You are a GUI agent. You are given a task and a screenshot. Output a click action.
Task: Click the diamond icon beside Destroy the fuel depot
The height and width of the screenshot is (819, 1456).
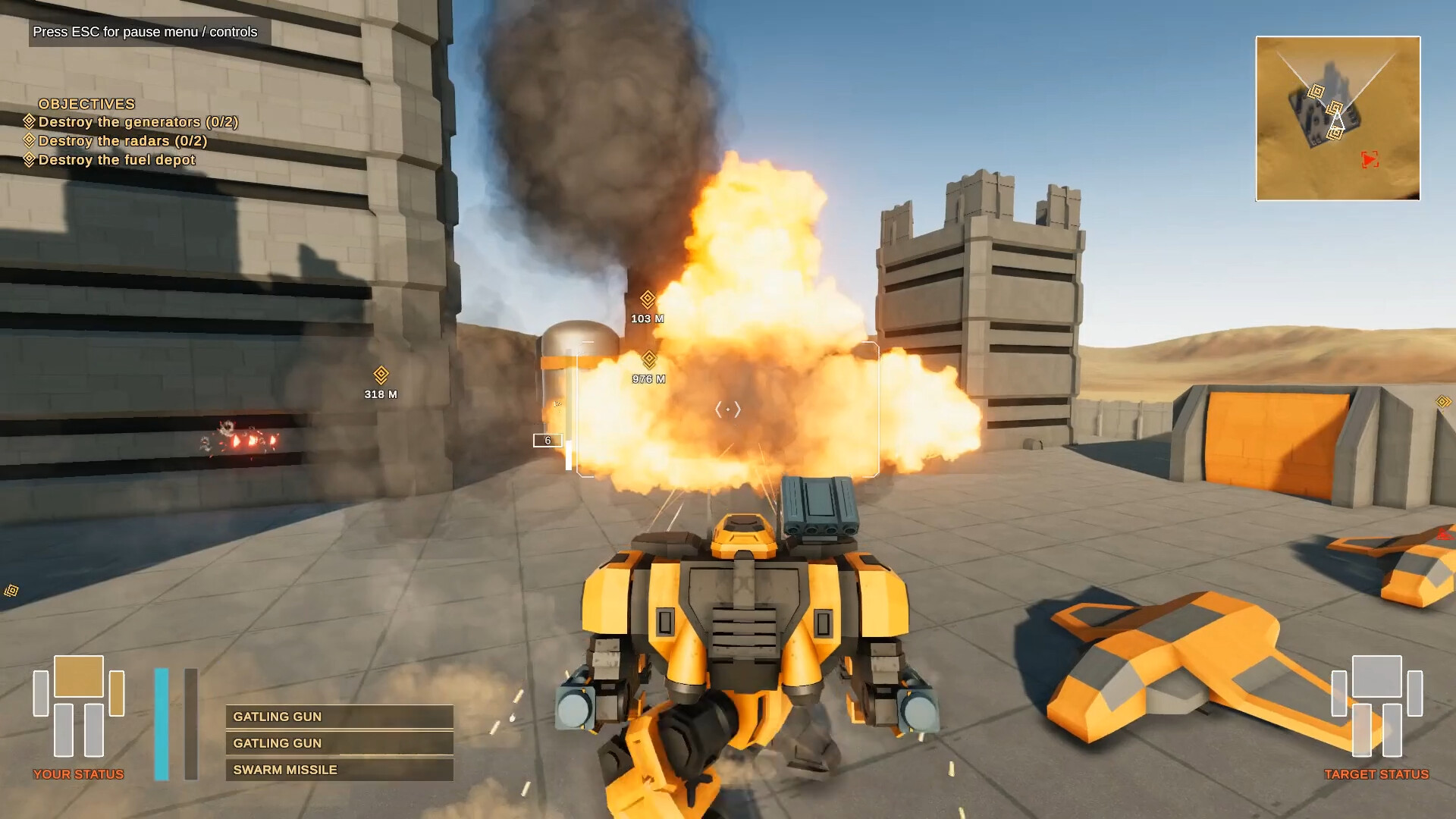(x=29, y=159)
